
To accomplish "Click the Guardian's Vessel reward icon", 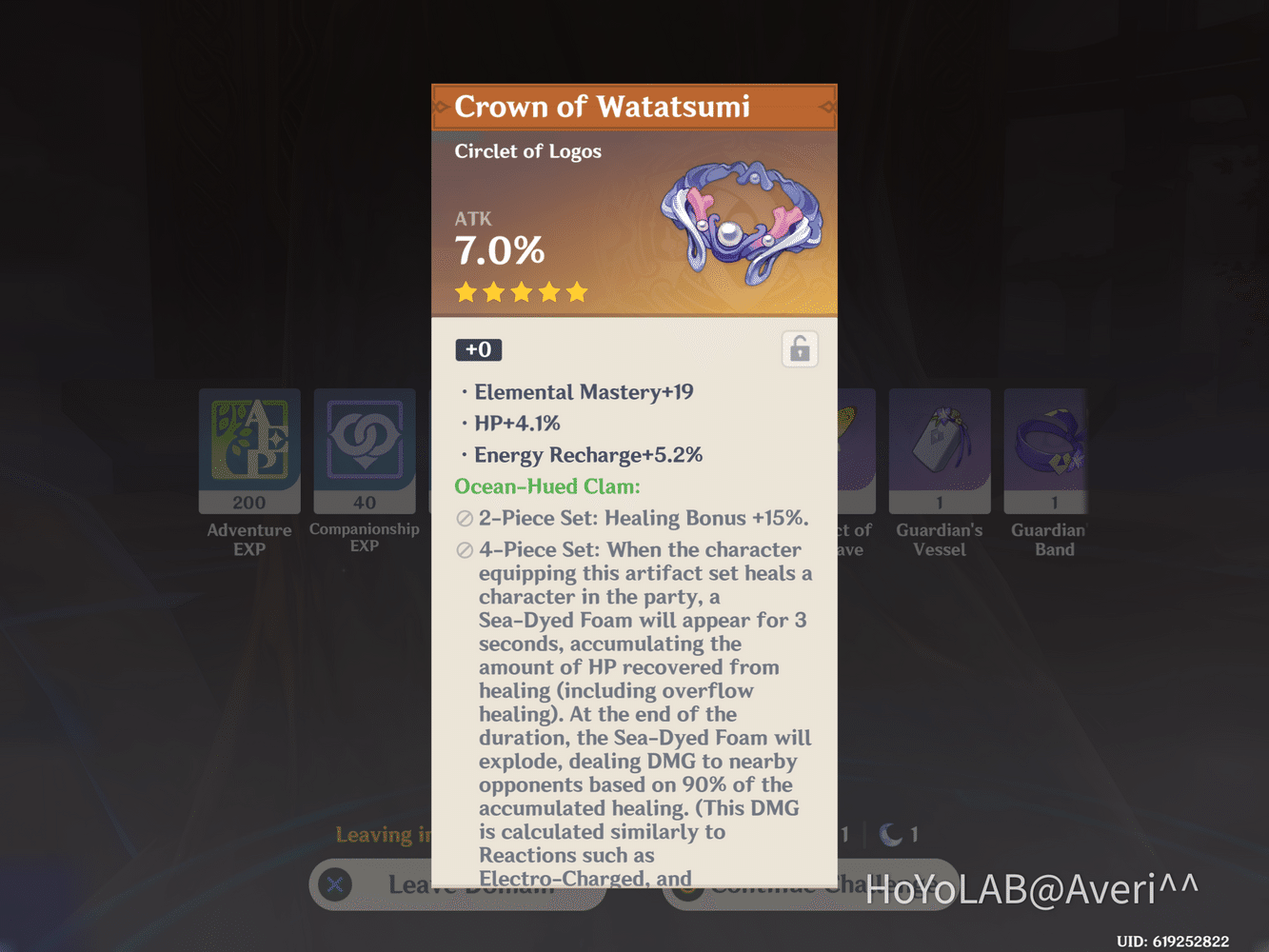I will tap(940, 449).
